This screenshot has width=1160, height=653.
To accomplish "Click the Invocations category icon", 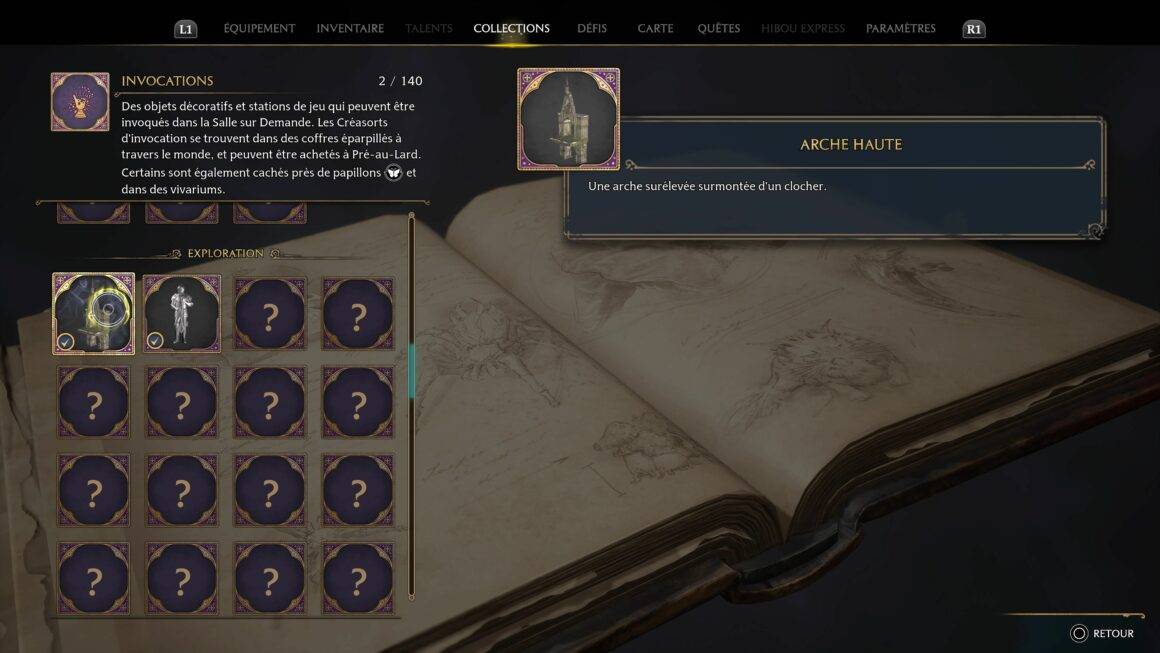I will click(x=80, y=101).
